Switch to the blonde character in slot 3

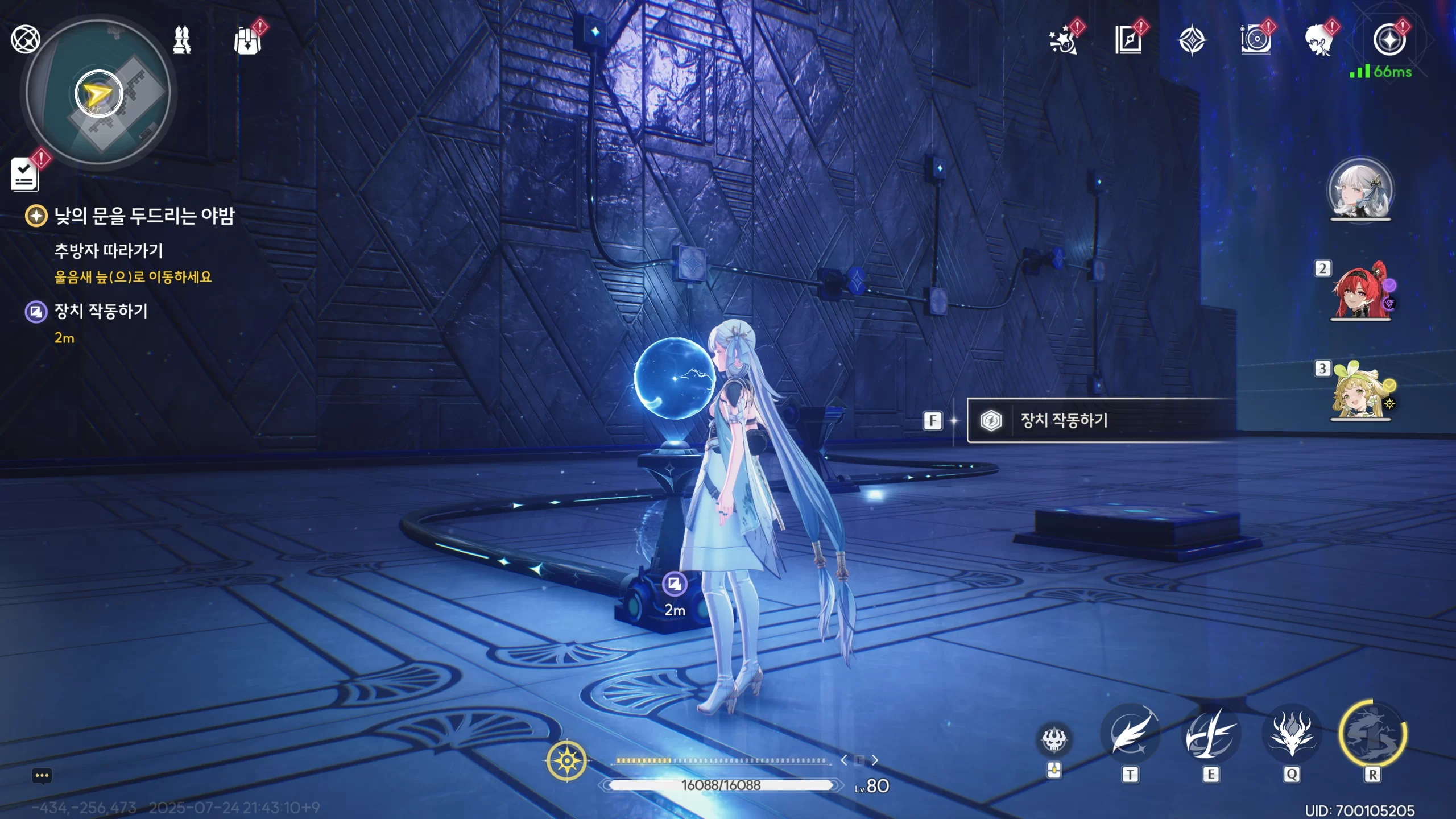tap(1360, 391)
